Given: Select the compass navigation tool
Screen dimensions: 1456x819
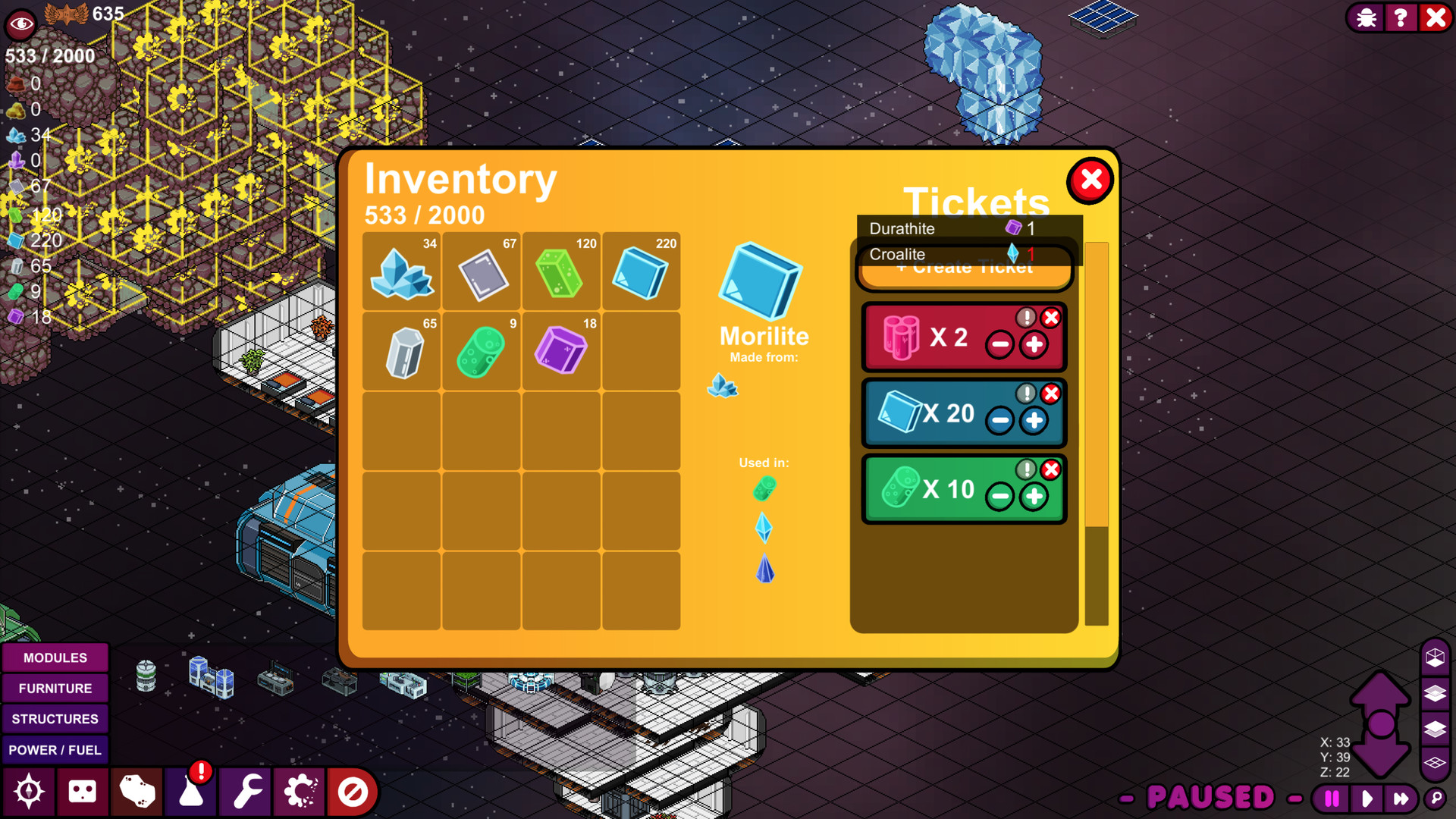Looking at the screenshot, I should (29, 792).
